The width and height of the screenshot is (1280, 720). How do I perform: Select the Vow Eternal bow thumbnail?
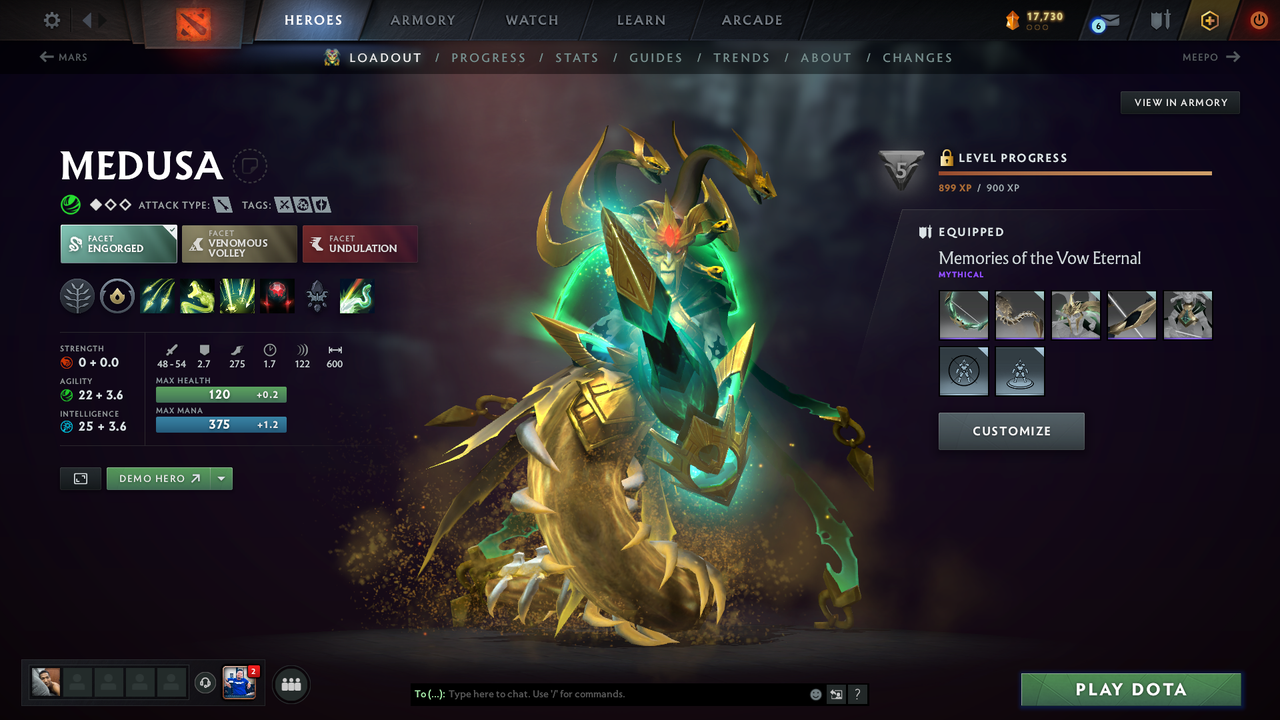pos(963,314)
